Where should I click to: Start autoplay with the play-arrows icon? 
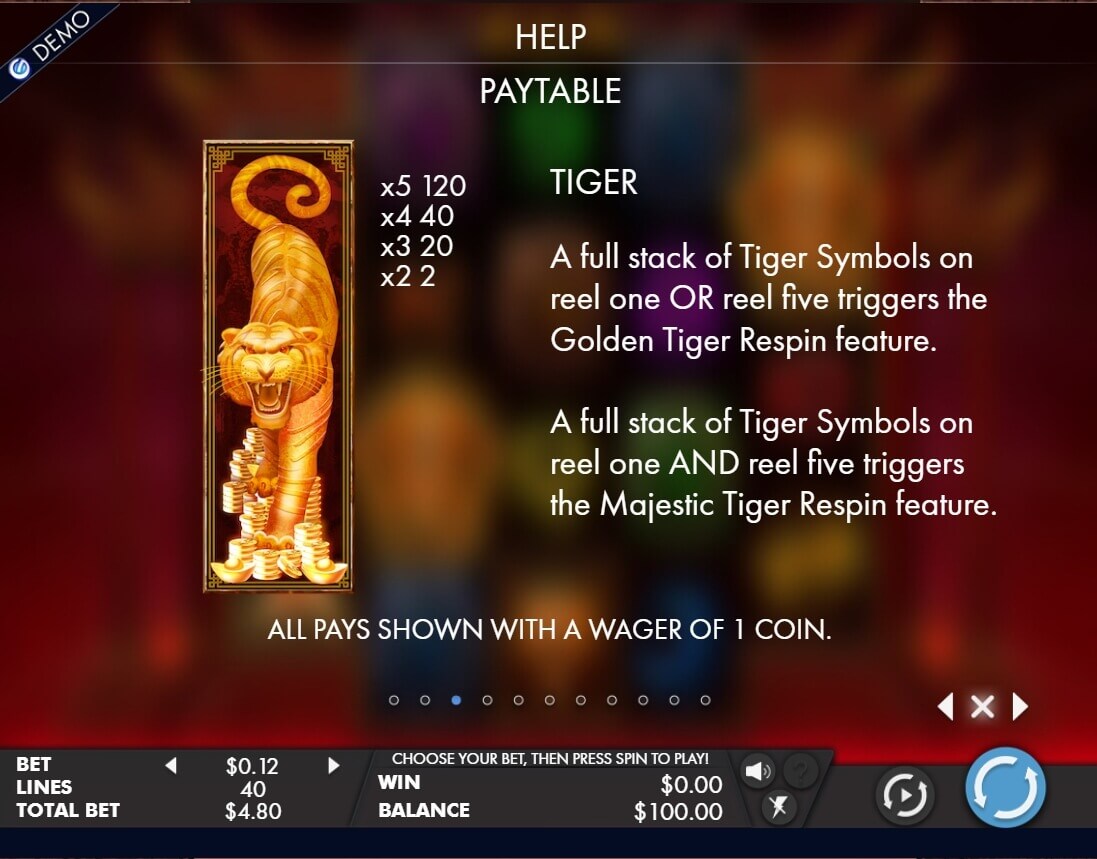904,795
